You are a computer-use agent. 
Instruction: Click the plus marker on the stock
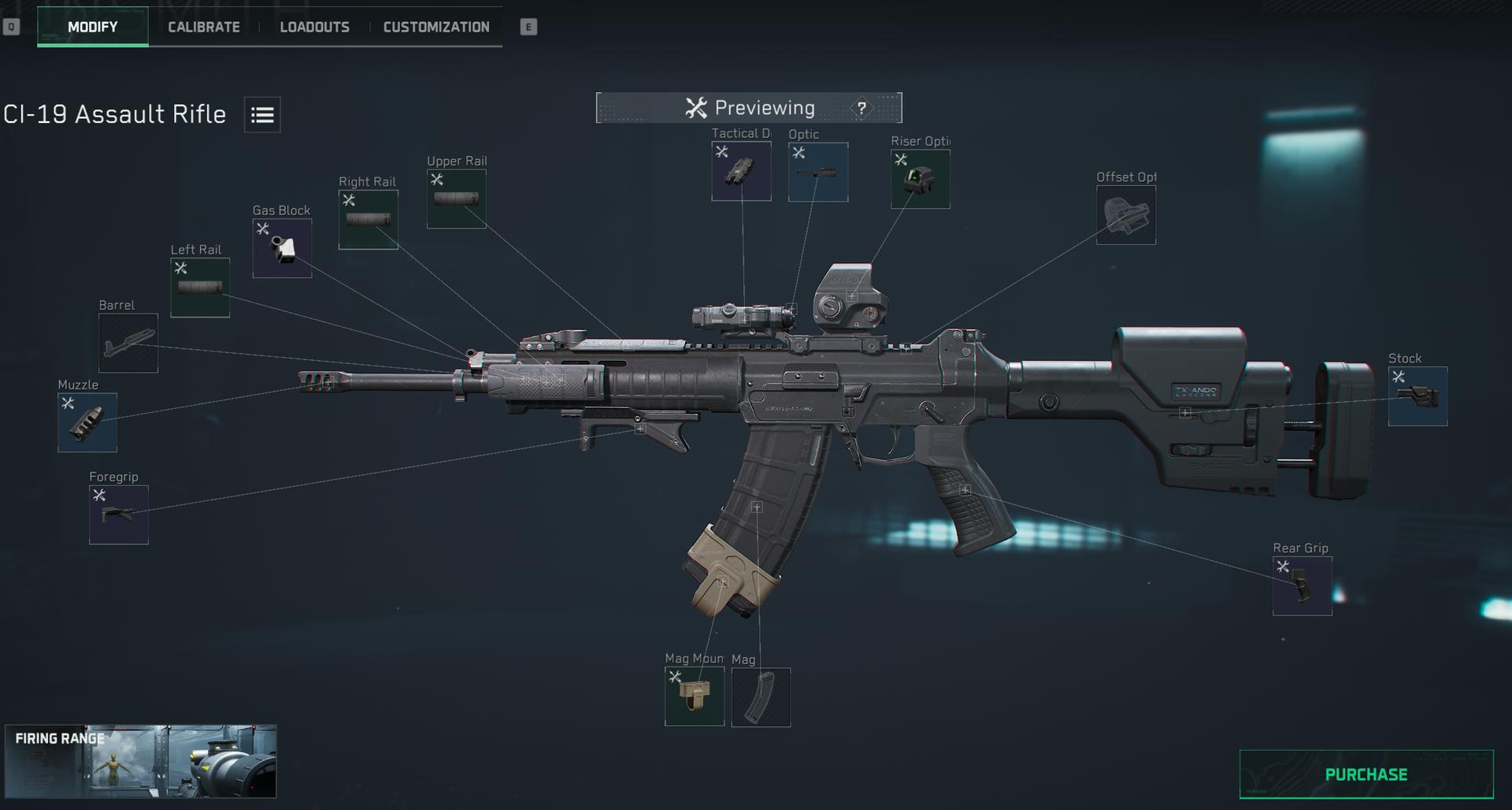(x=1186, y=411)
